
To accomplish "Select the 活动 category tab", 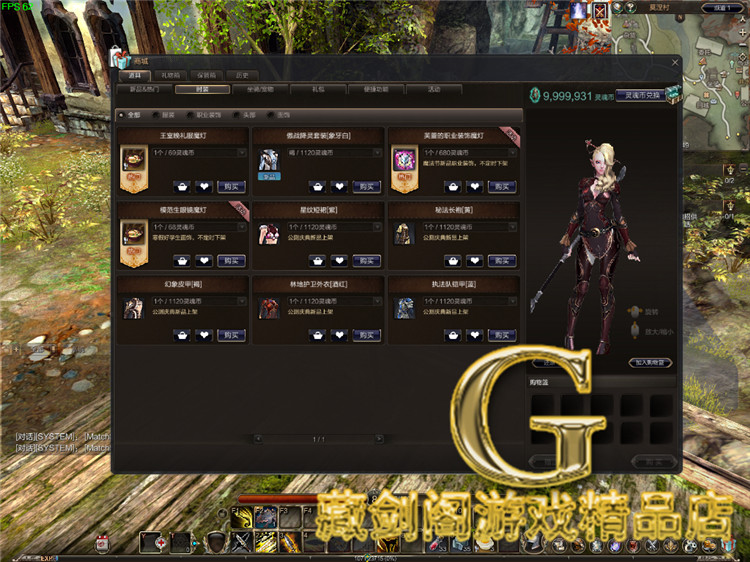I will (433, 89).
